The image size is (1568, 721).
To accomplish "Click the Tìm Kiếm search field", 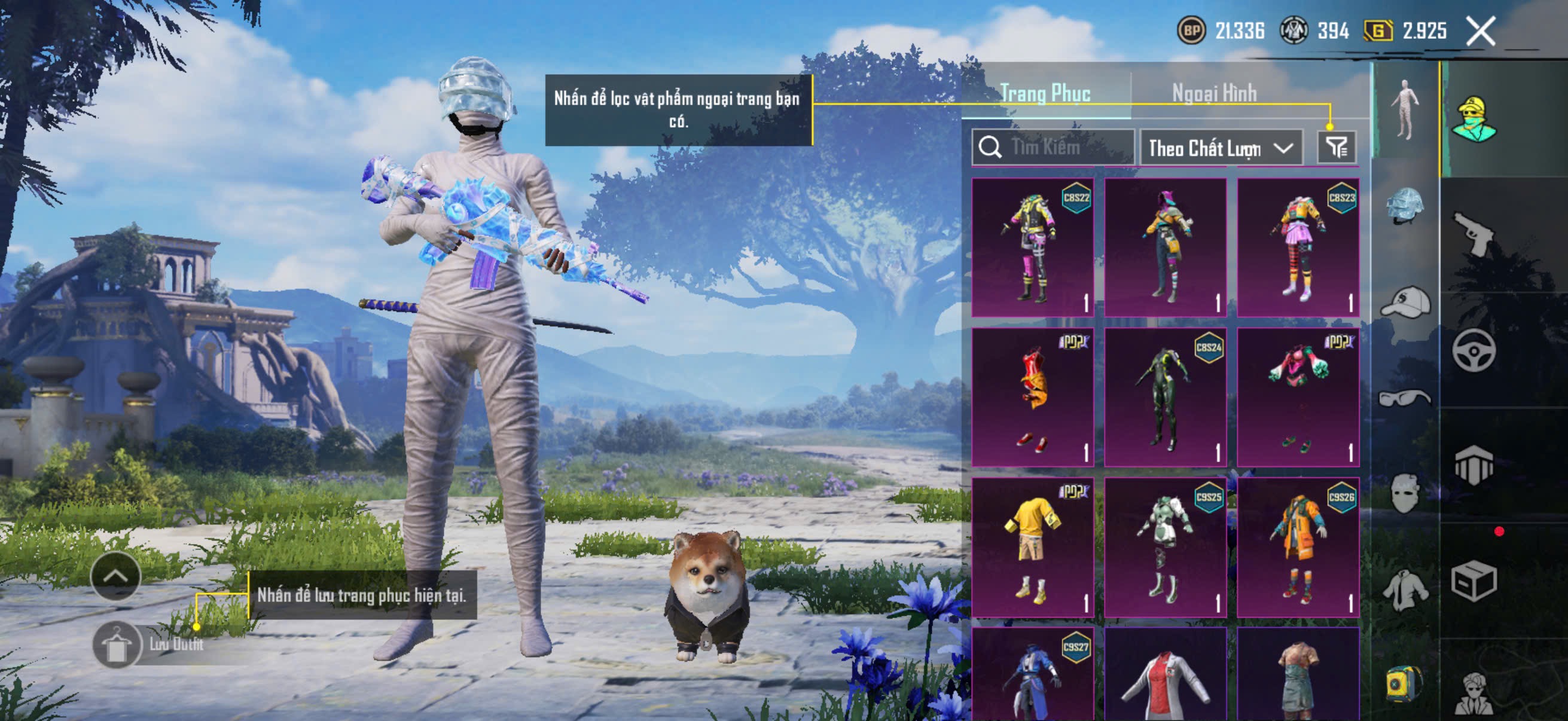I will [1054, 147].
